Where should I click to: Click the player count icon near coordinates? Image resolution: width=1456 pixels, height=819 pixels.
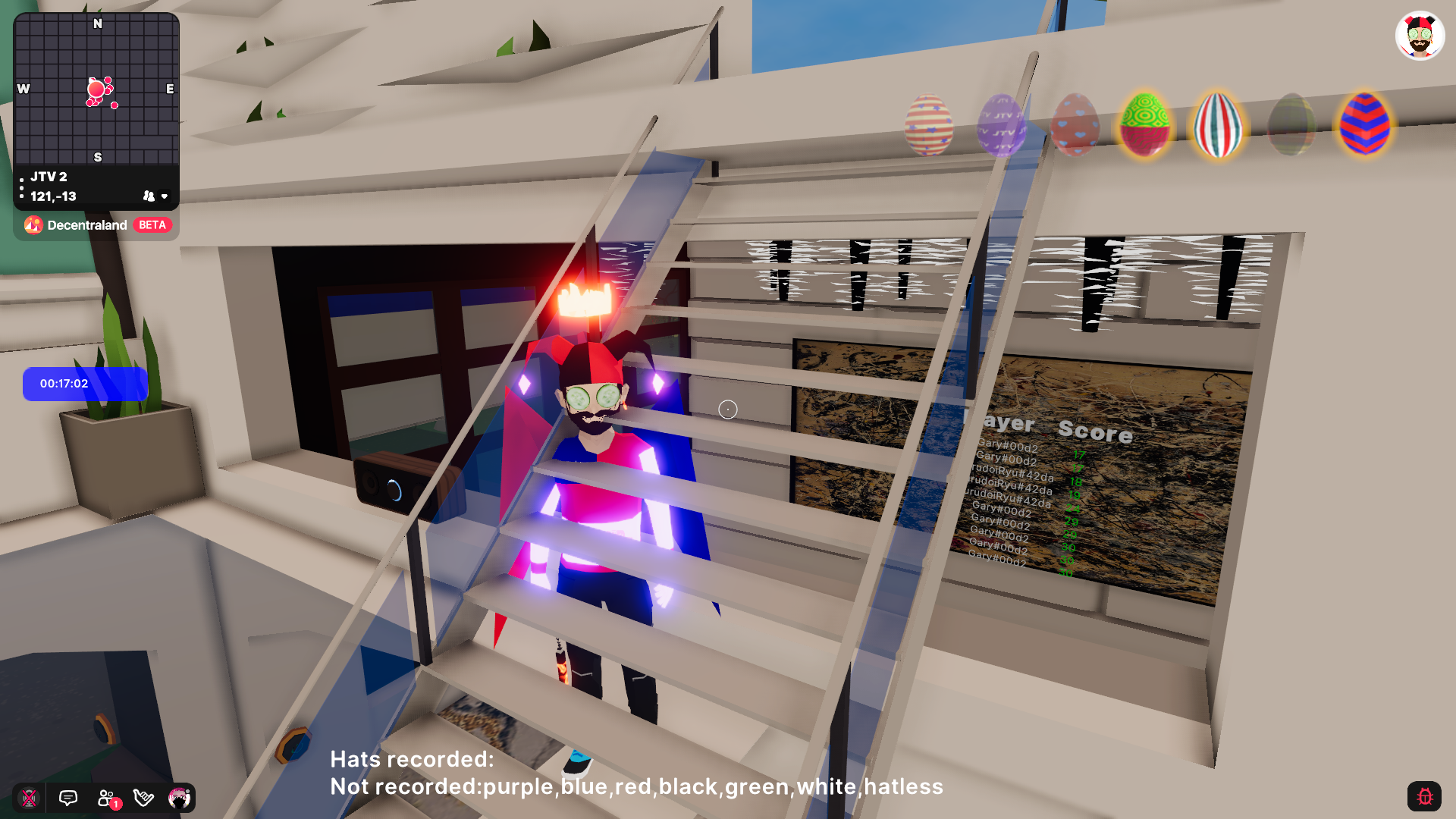pos(149,196)
